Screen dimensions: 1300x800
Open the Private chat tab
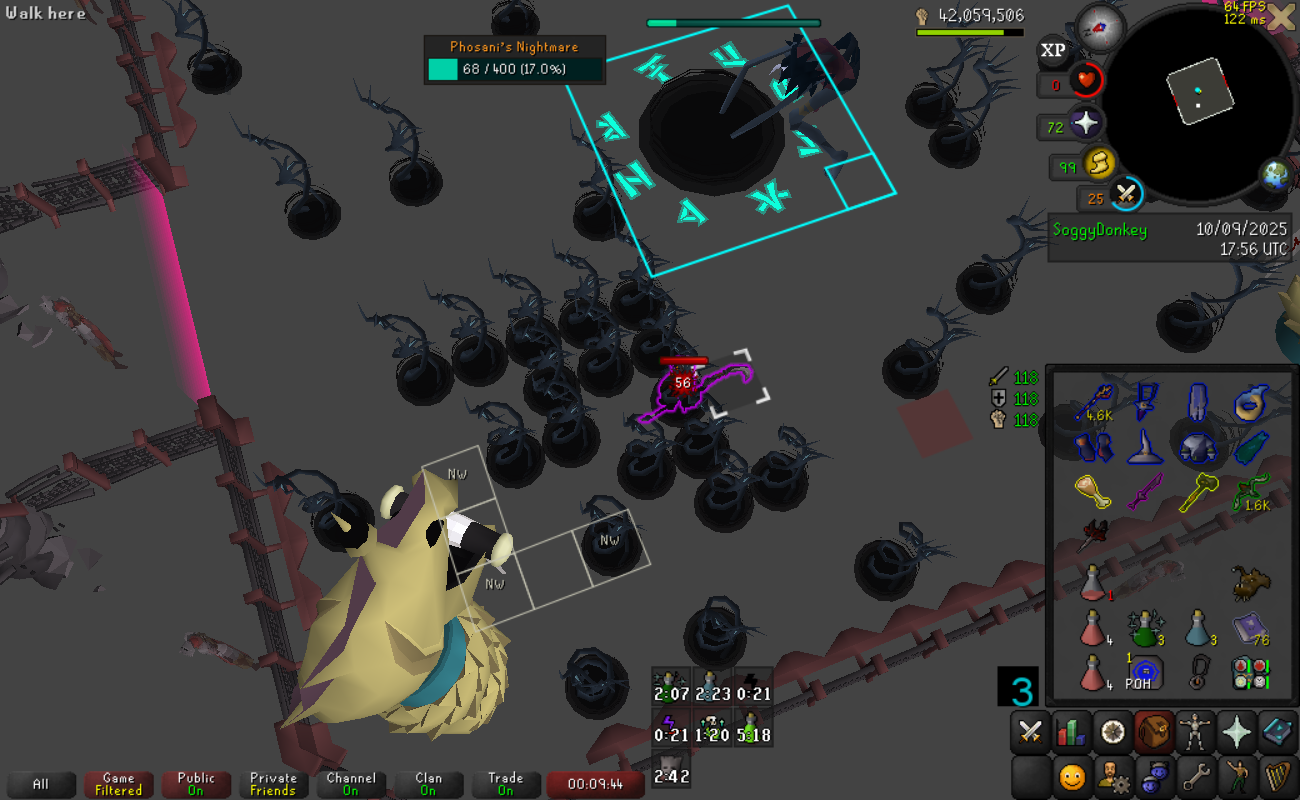click(273, 784)
